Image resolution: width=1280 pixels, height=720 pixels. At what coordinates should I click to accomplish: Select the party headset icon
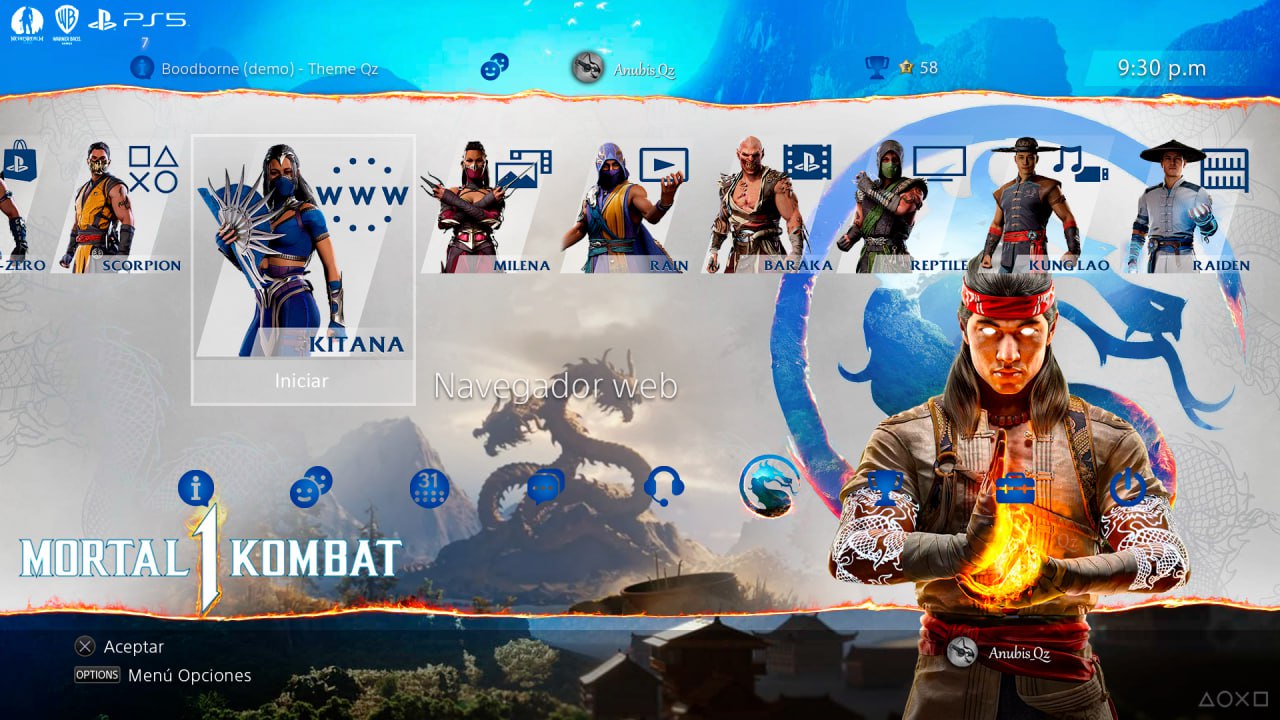[664, 487]
